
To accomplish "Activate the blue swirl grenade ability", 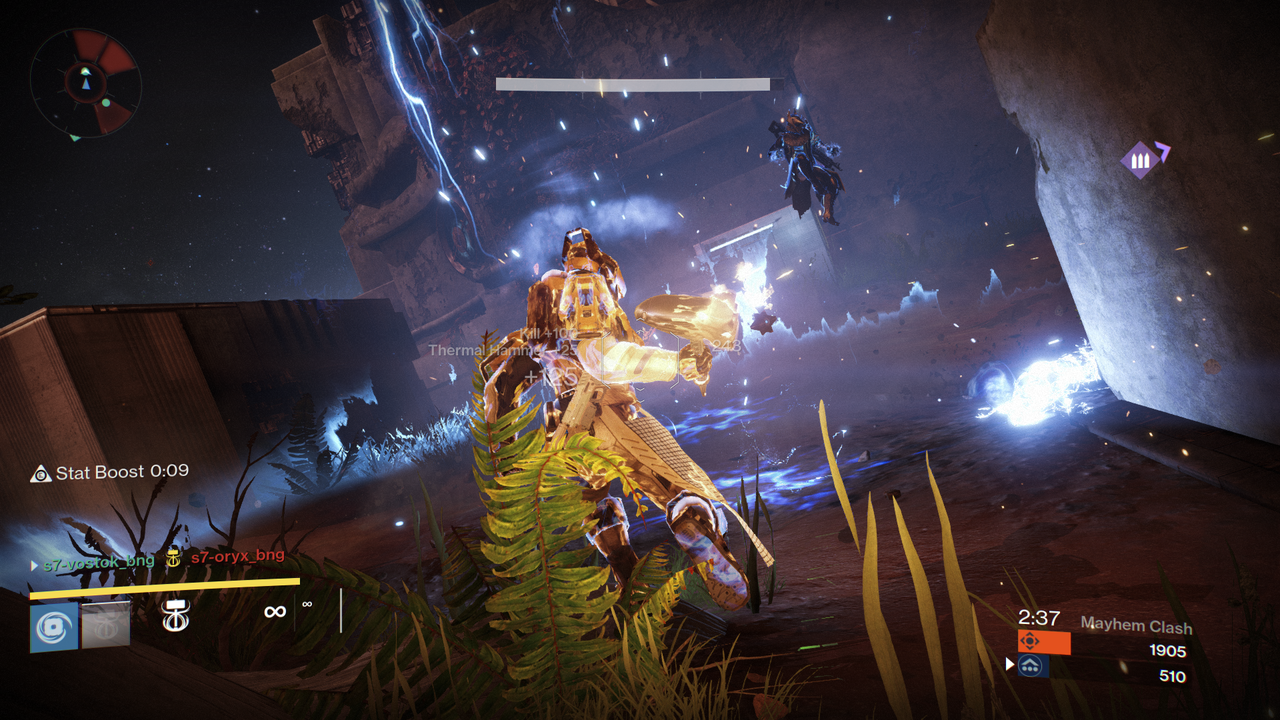I will pos(54,626).
